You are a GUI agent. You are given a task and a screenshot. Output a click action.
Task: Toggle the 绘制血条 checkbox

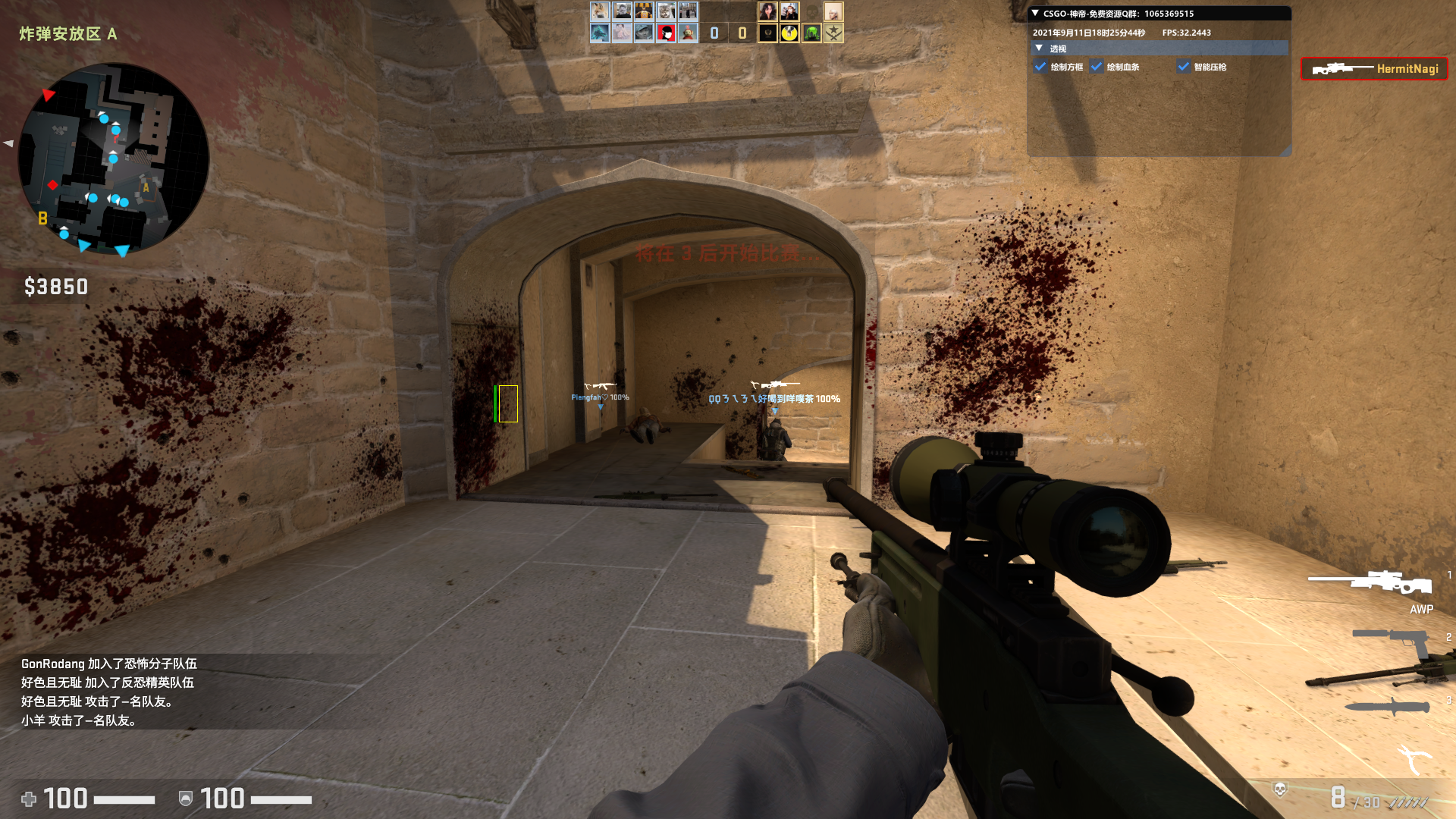click(1097, 67)
